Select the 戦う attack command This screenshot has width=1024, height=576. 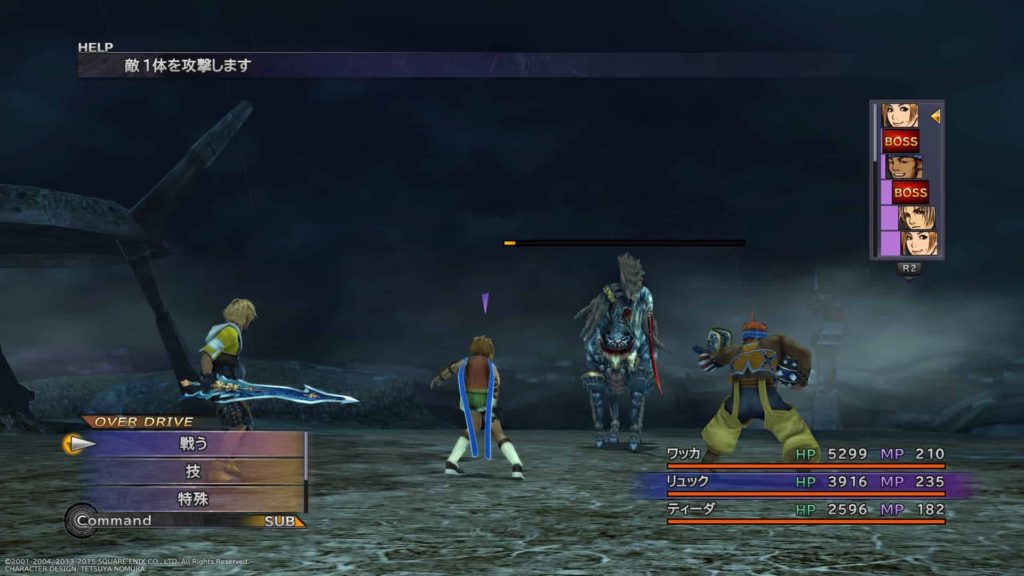[x=194, y=443]
